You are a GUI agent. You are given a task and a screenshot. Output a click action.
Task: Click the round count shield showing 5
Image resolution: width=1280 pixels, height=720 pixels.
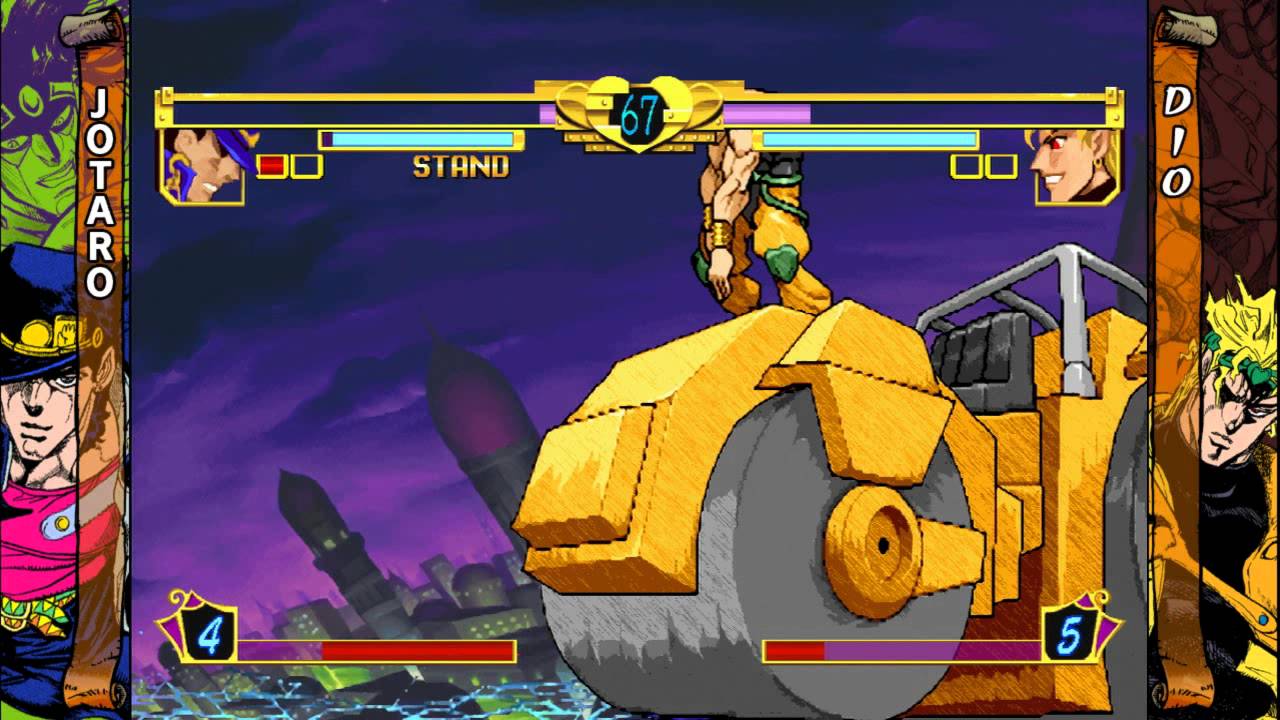(x=1072, y=635)
